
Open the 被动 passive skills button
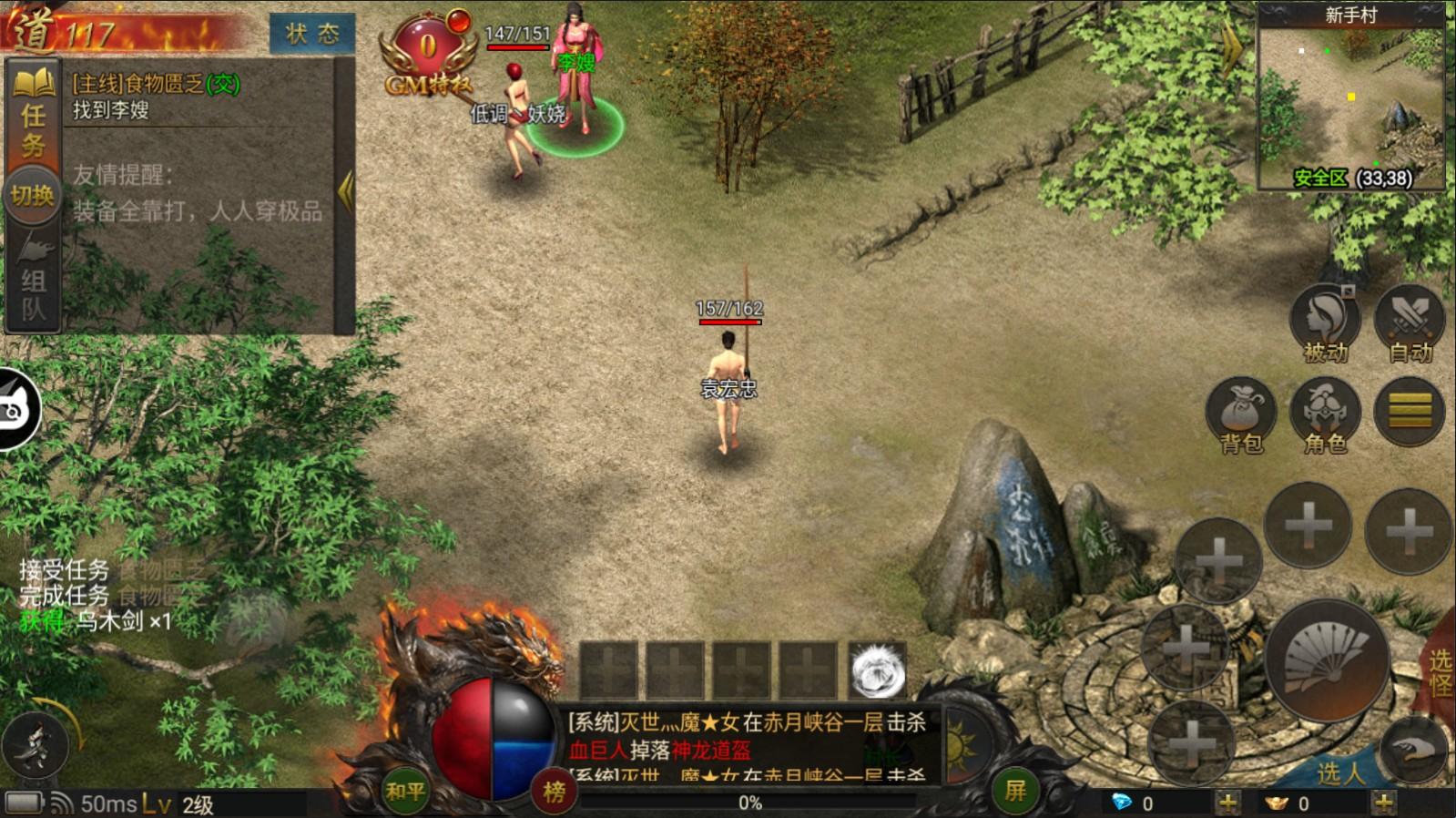click(x=1325, y=323)
